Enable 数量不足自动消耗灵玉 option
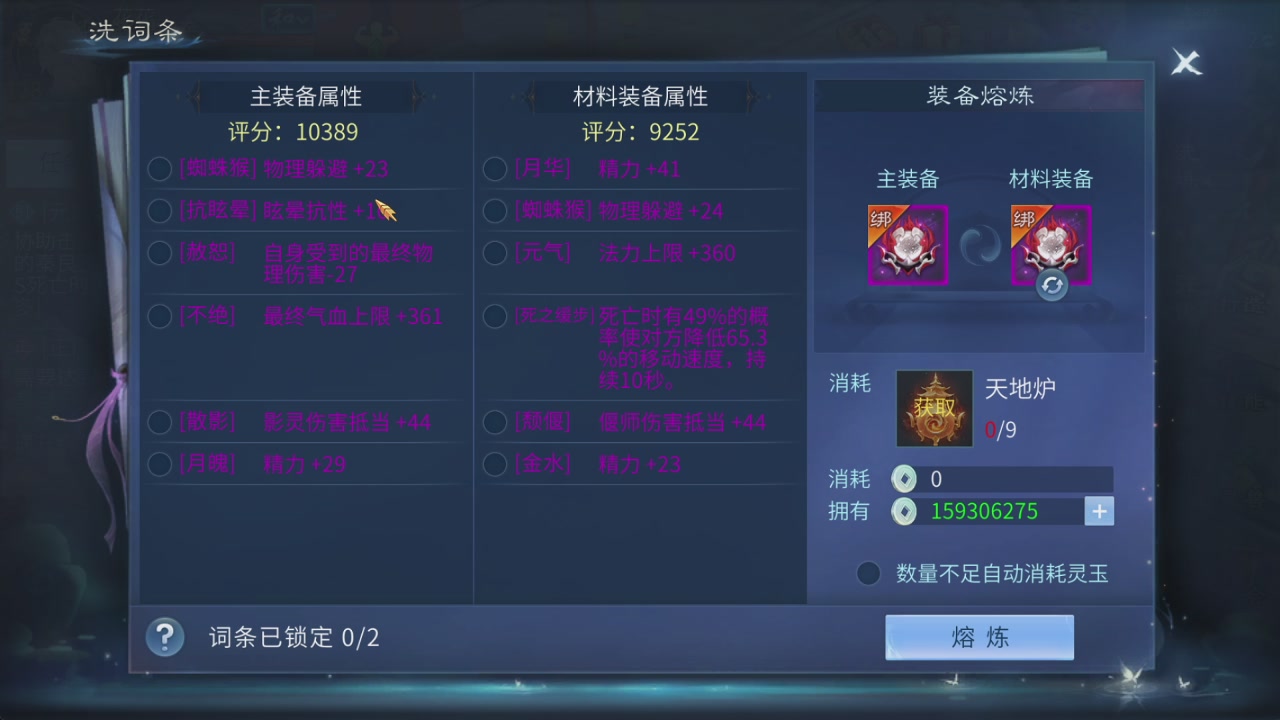This screenshot has height=720, width=1280. point(867,573)
